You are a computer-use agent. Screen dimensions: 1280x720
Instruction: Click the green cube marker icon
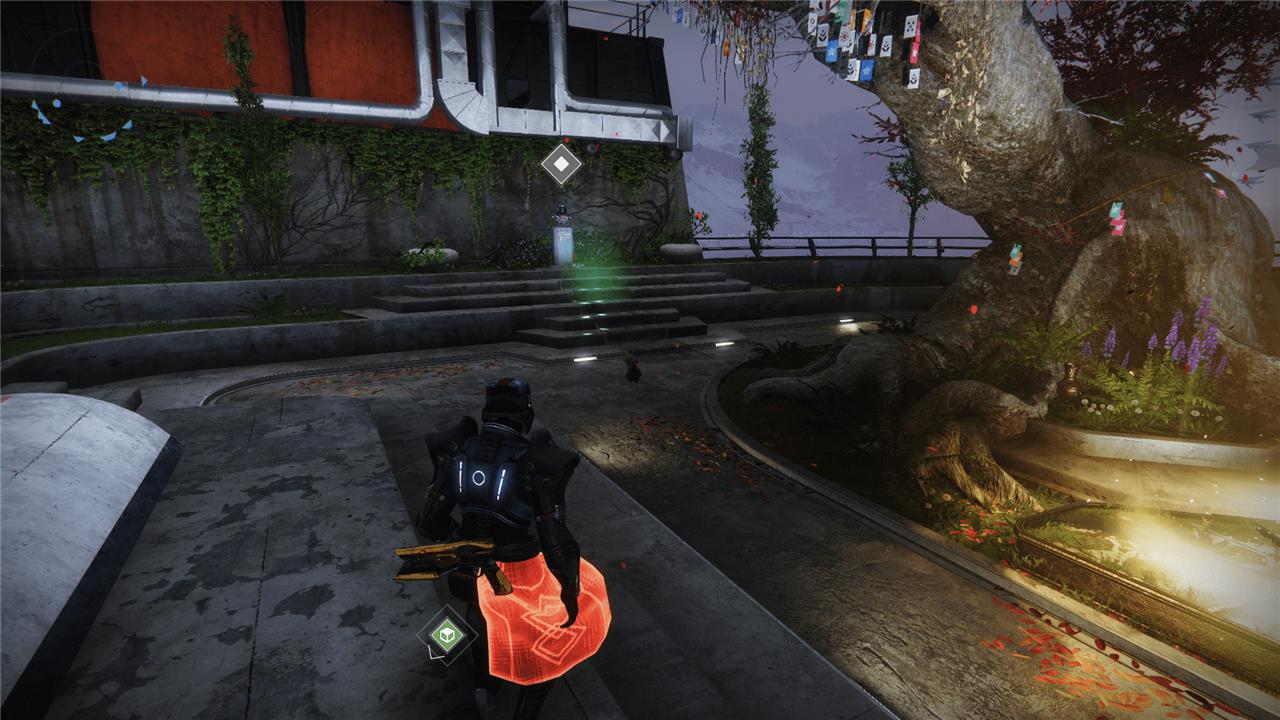446,634
